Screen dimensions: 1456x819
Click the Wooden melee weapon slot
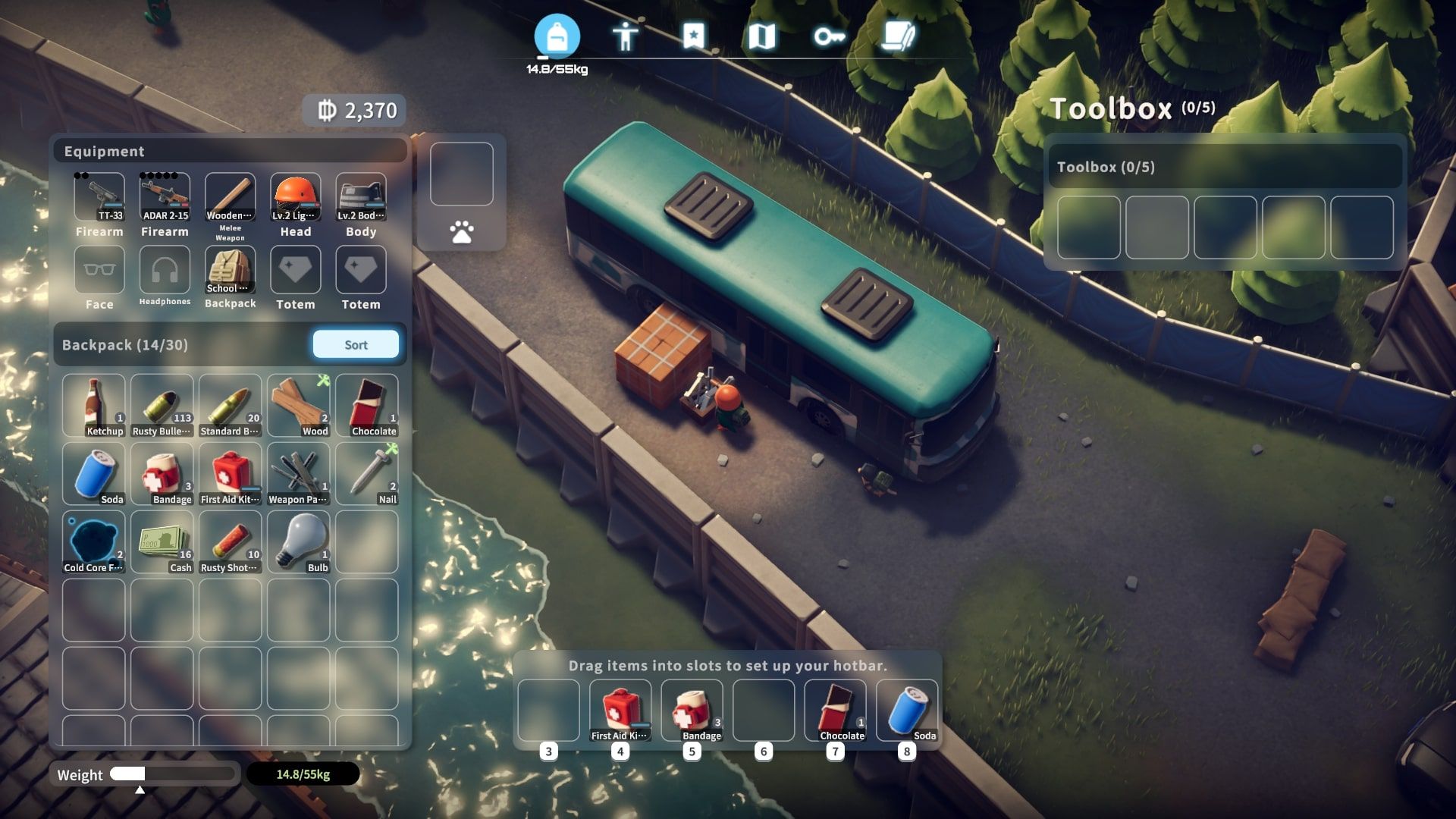[x=230, y=198]
